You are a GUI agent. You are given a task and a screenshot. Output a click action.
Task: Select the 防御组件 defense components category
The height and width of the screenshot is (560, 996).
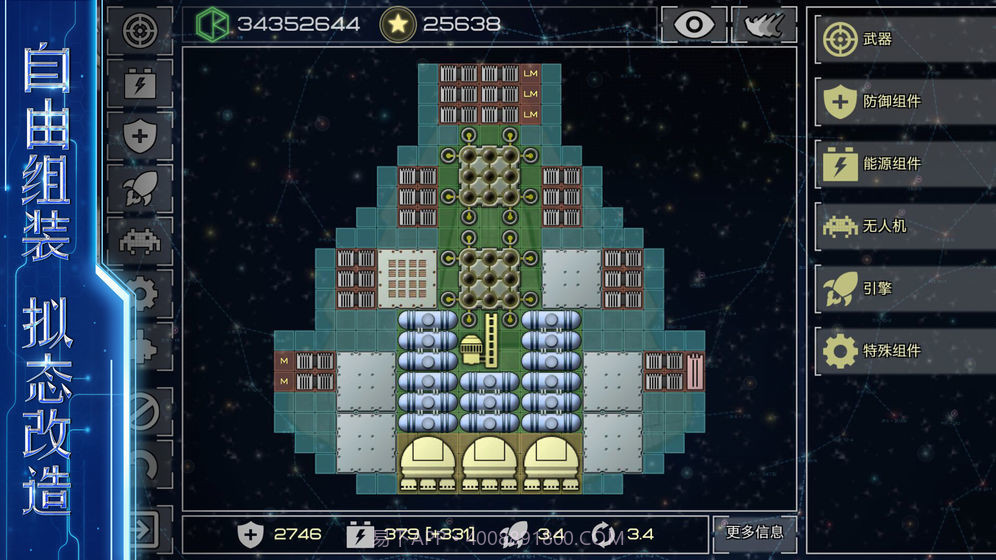click(x=900, y=102)
